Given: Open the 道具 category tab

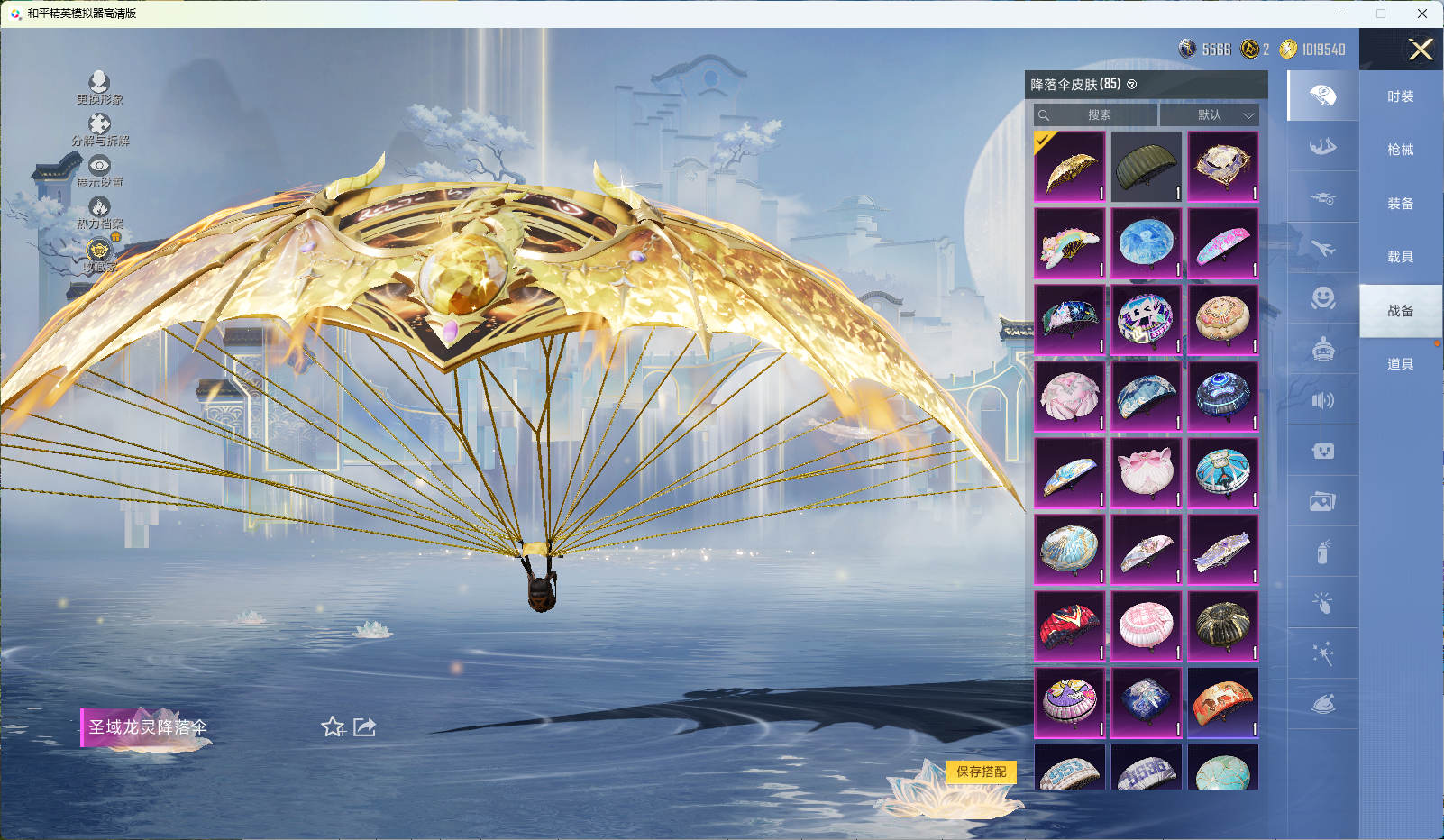Looking at the screenshot, I should 1400,364.
